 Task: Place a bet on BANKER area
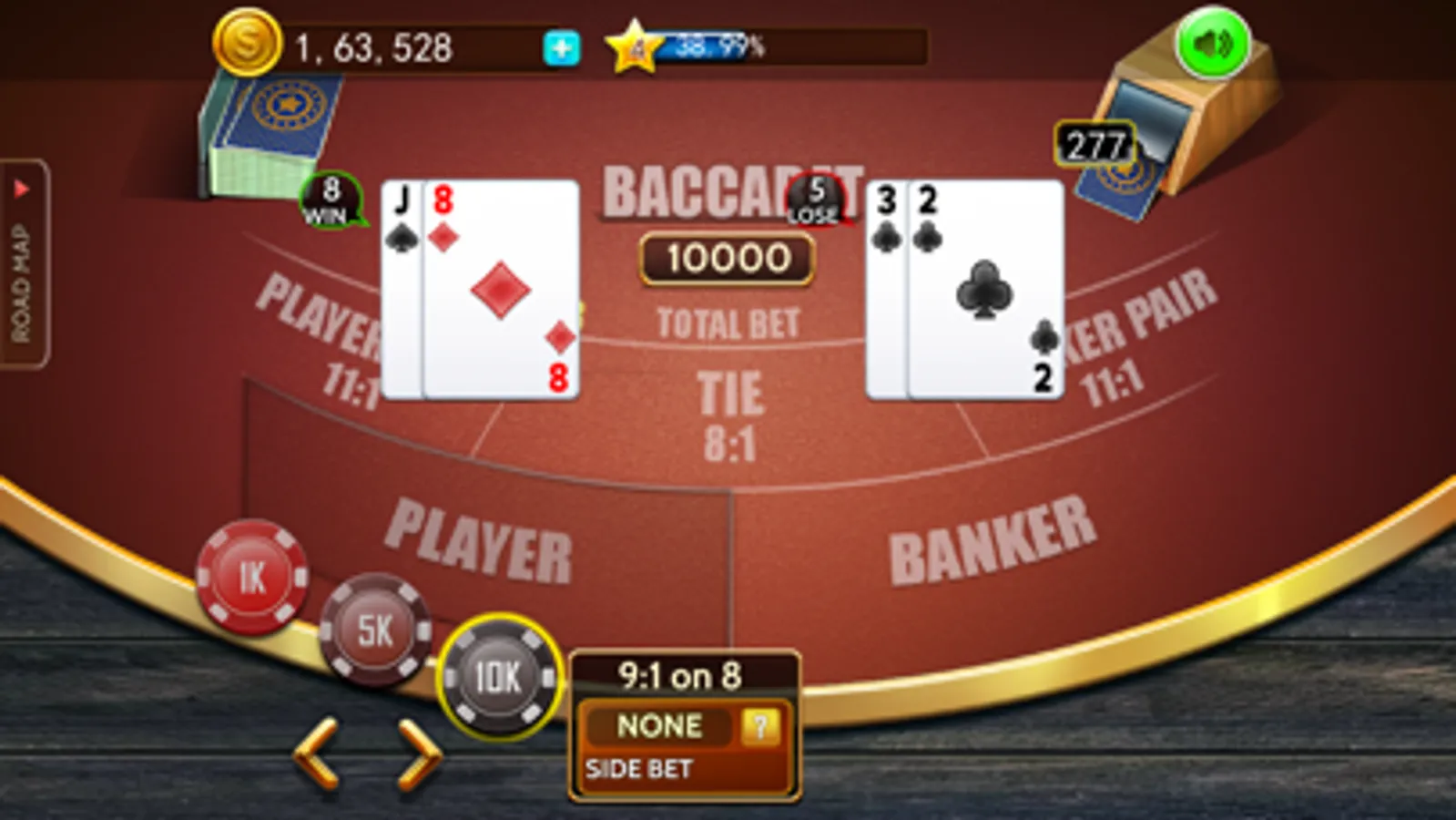coord(993,538)
